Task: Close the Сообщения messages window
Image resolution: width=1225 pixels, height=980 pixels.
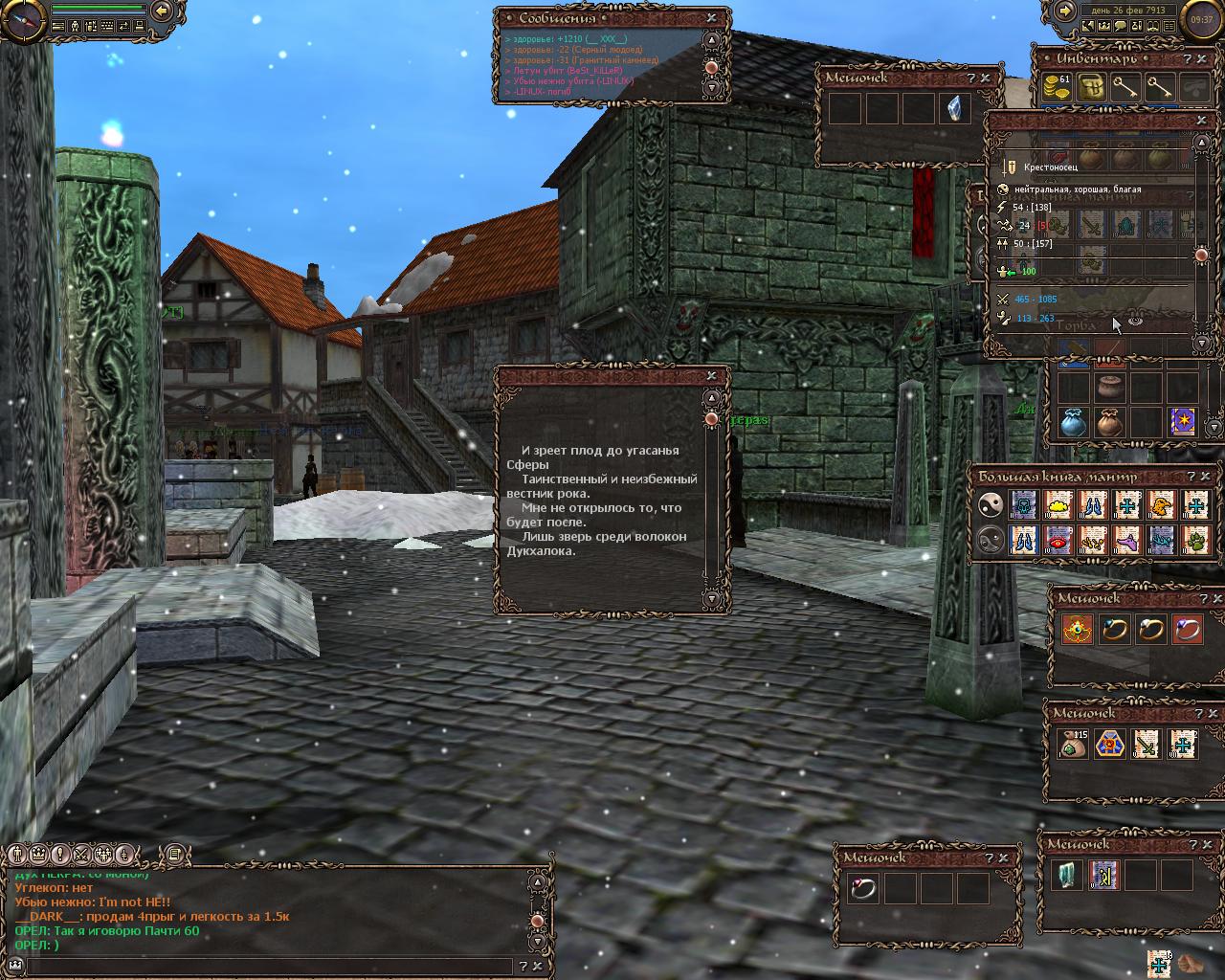Action: [x=711, y=17]
